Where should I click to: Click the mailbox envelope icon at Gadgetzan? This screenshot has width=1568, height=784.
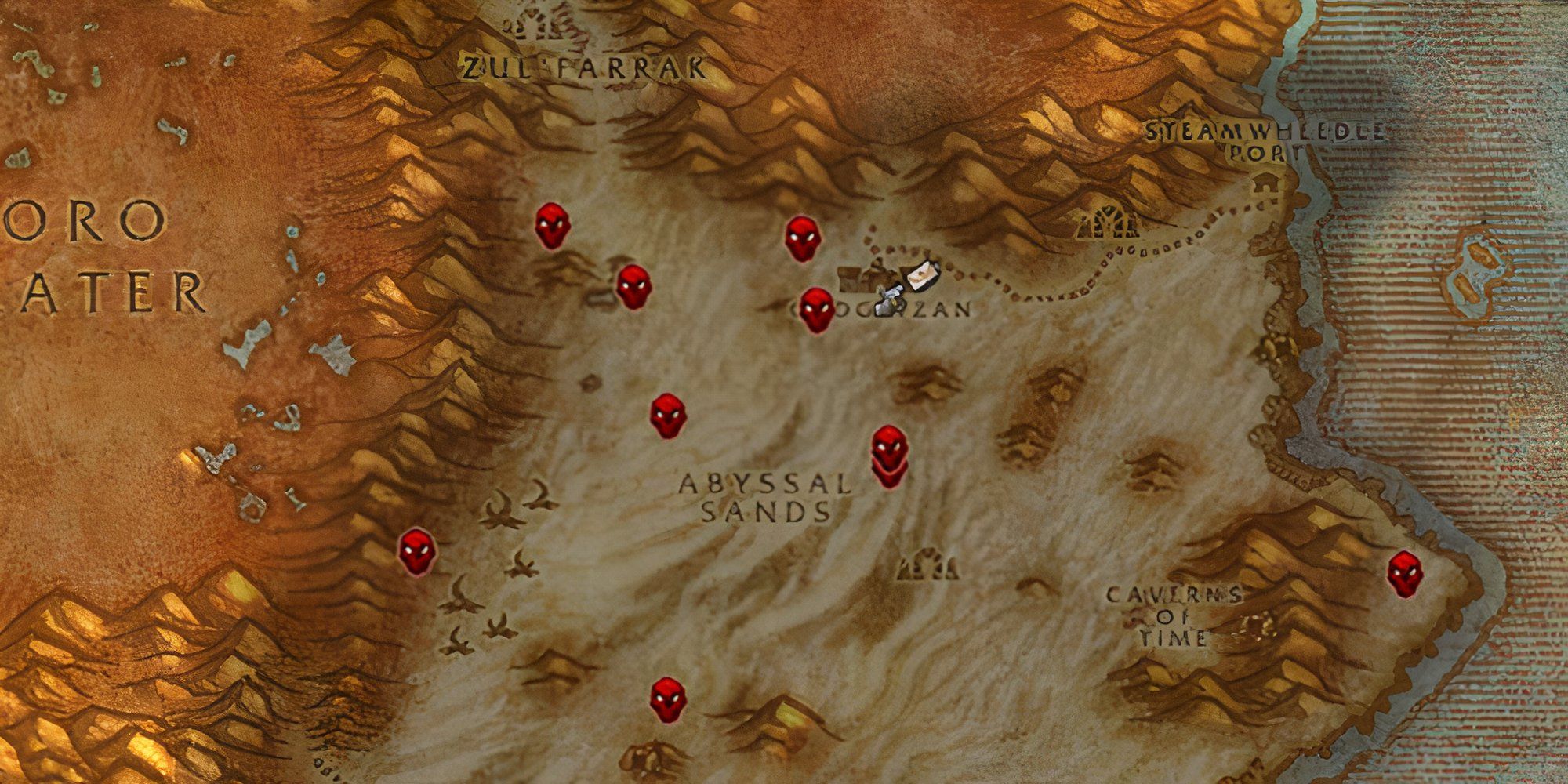(x=923, y=277)
